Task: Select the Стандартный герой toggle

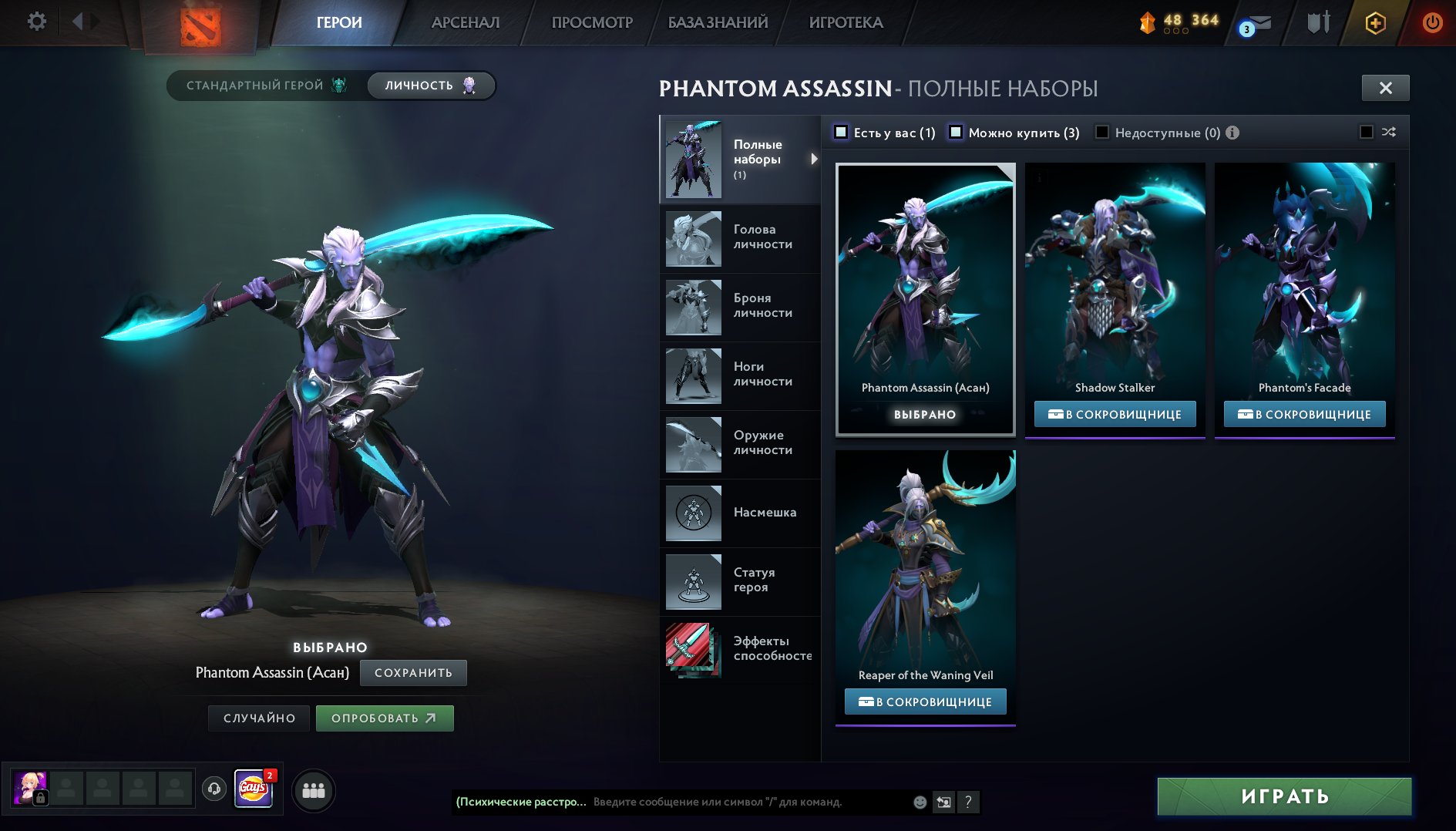Action: pyautogui.click(x=266, y=86)
